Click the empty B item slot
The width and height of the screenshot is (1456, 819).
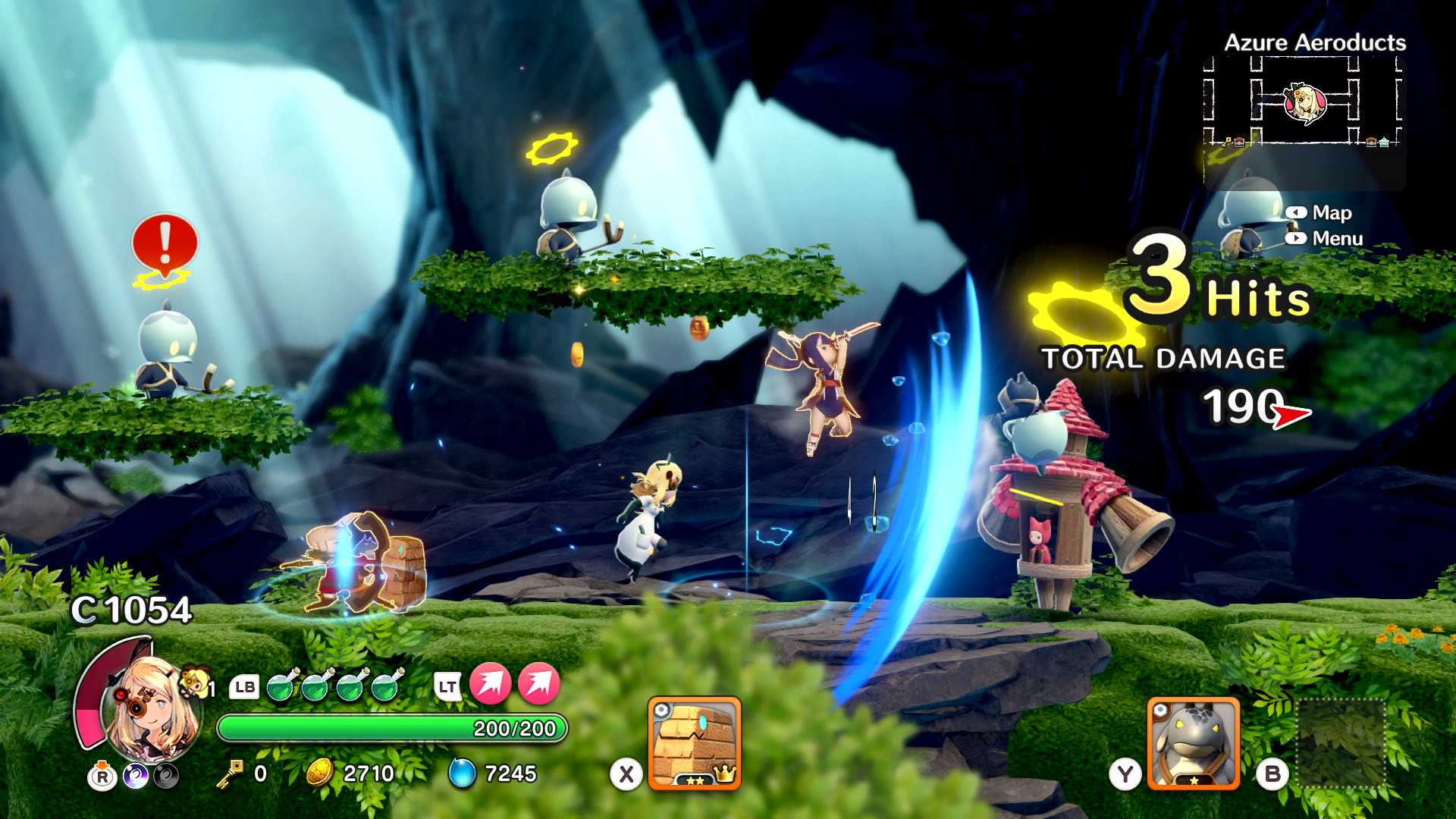1341,742
